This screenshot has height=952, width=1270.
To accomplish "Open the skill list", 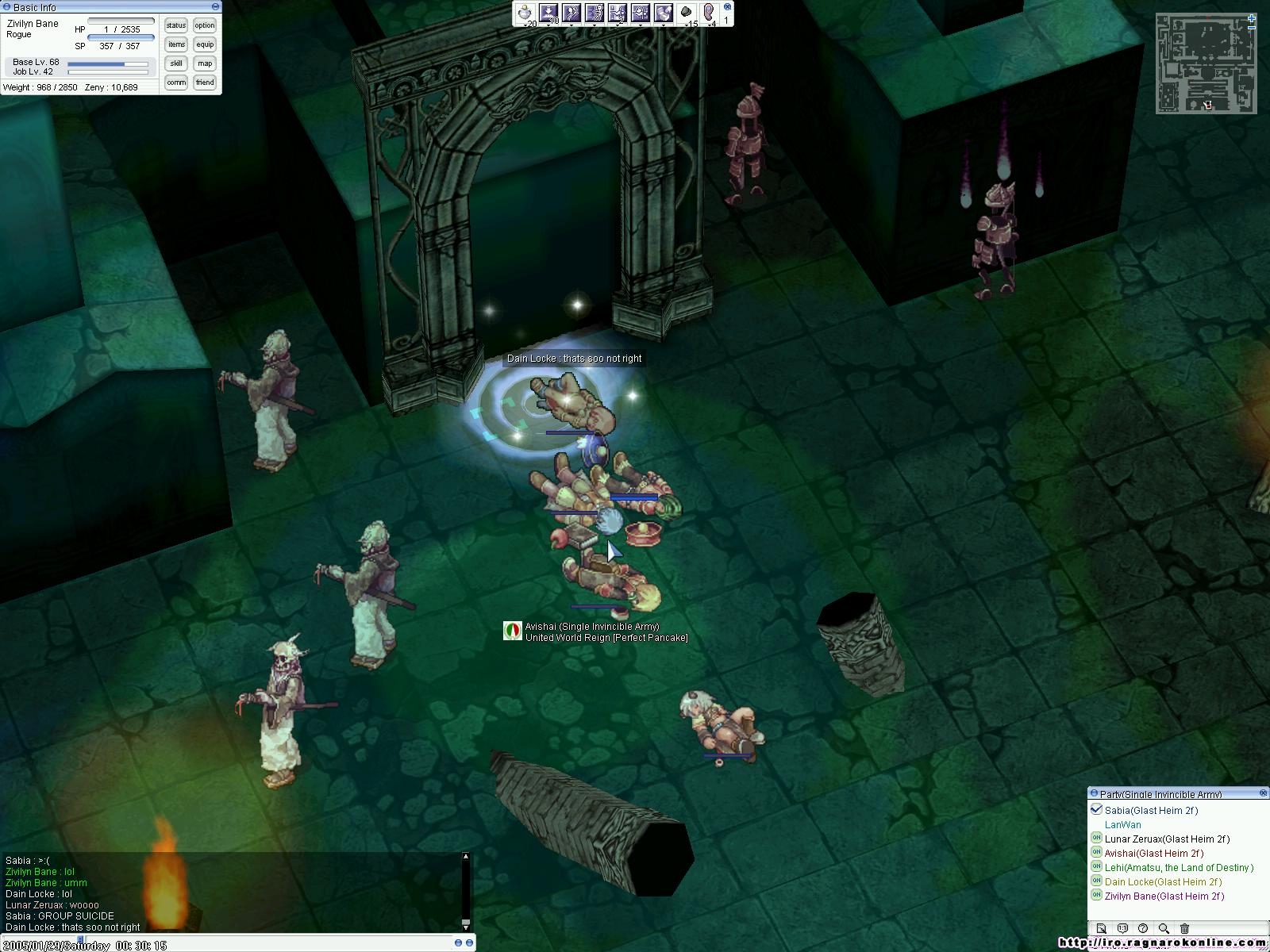I will pyautogui.click(x=176, y=63).
